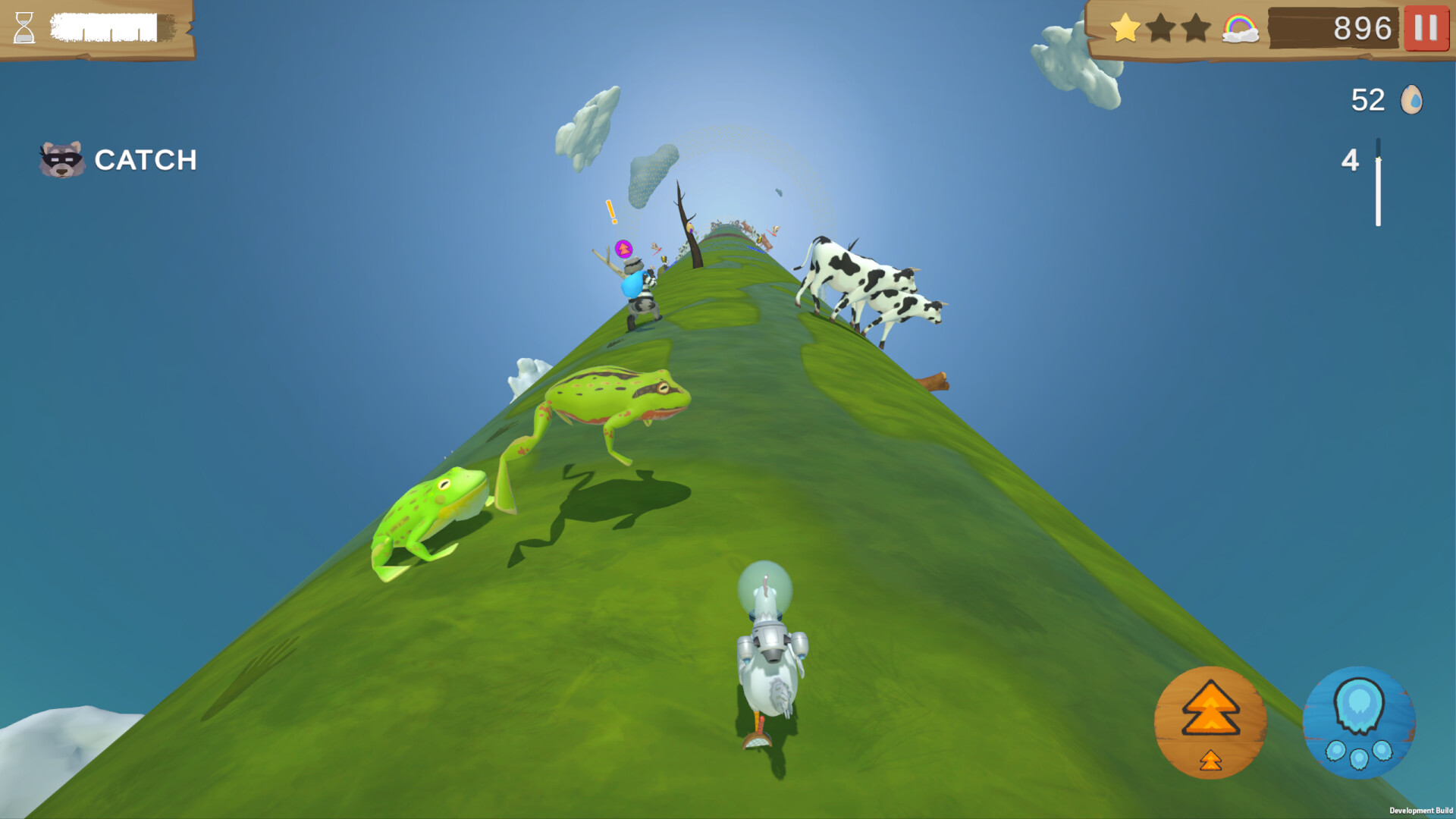The height and width of the screenshot is (819, 1456).
Task: Click the raccoon CATCH indicator icon
Action: [x=61, y=158]
